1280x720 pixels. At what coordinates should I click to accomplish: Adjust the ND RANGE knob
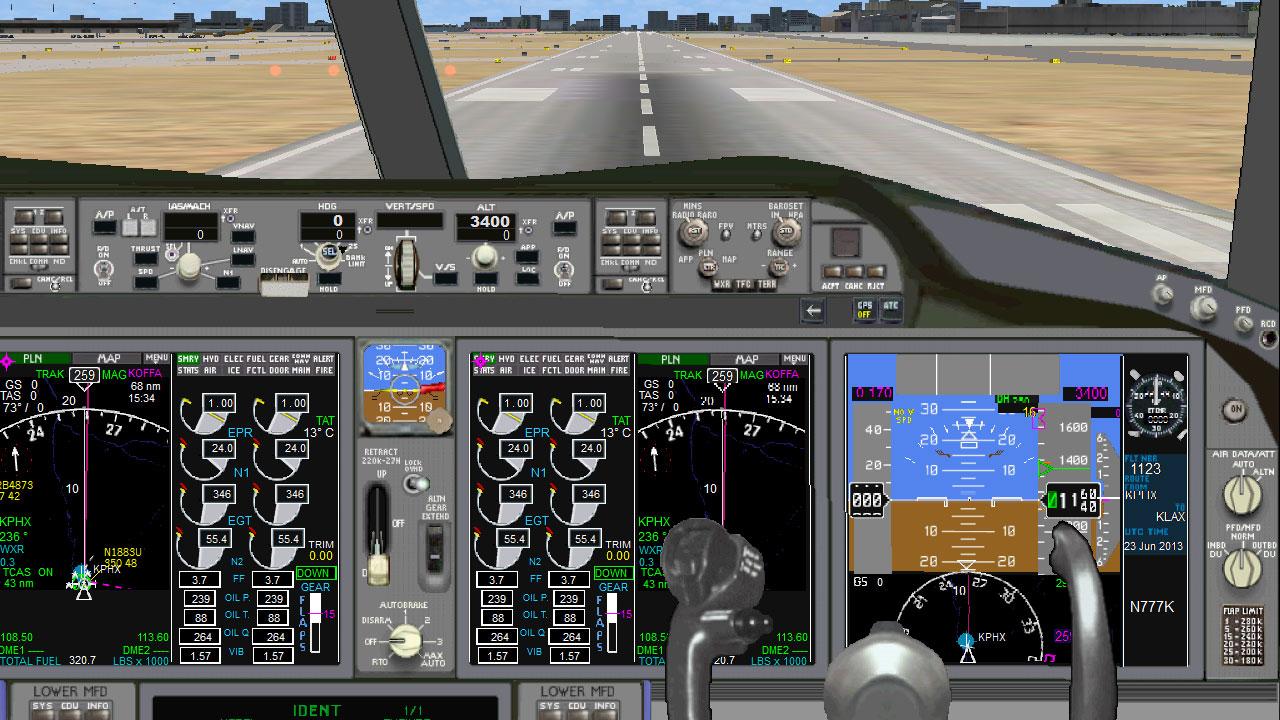click(780, 267)
